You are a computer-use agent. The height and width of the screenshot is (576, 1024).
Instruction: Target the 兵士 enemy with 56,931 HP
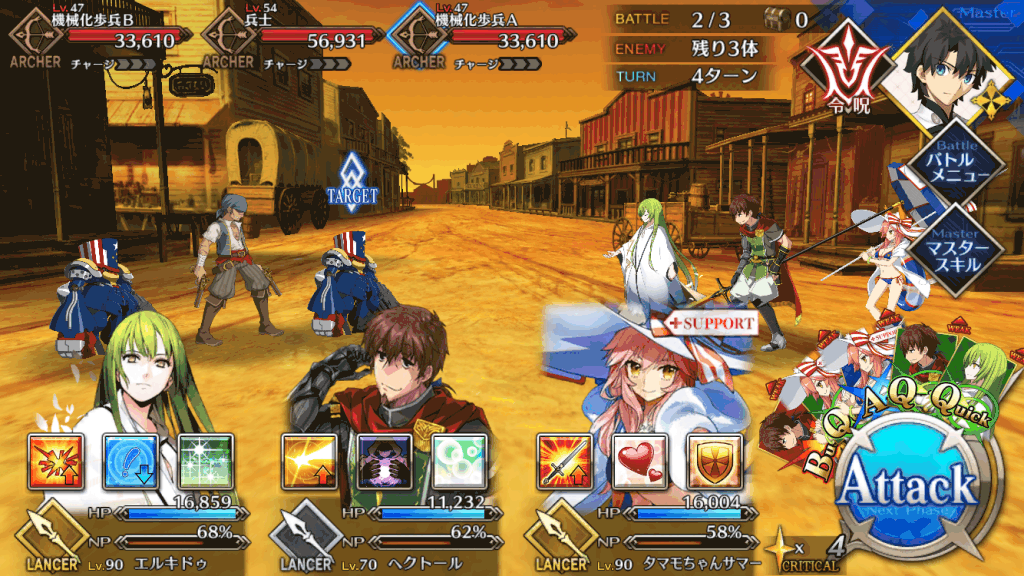(x=292, y=41)
